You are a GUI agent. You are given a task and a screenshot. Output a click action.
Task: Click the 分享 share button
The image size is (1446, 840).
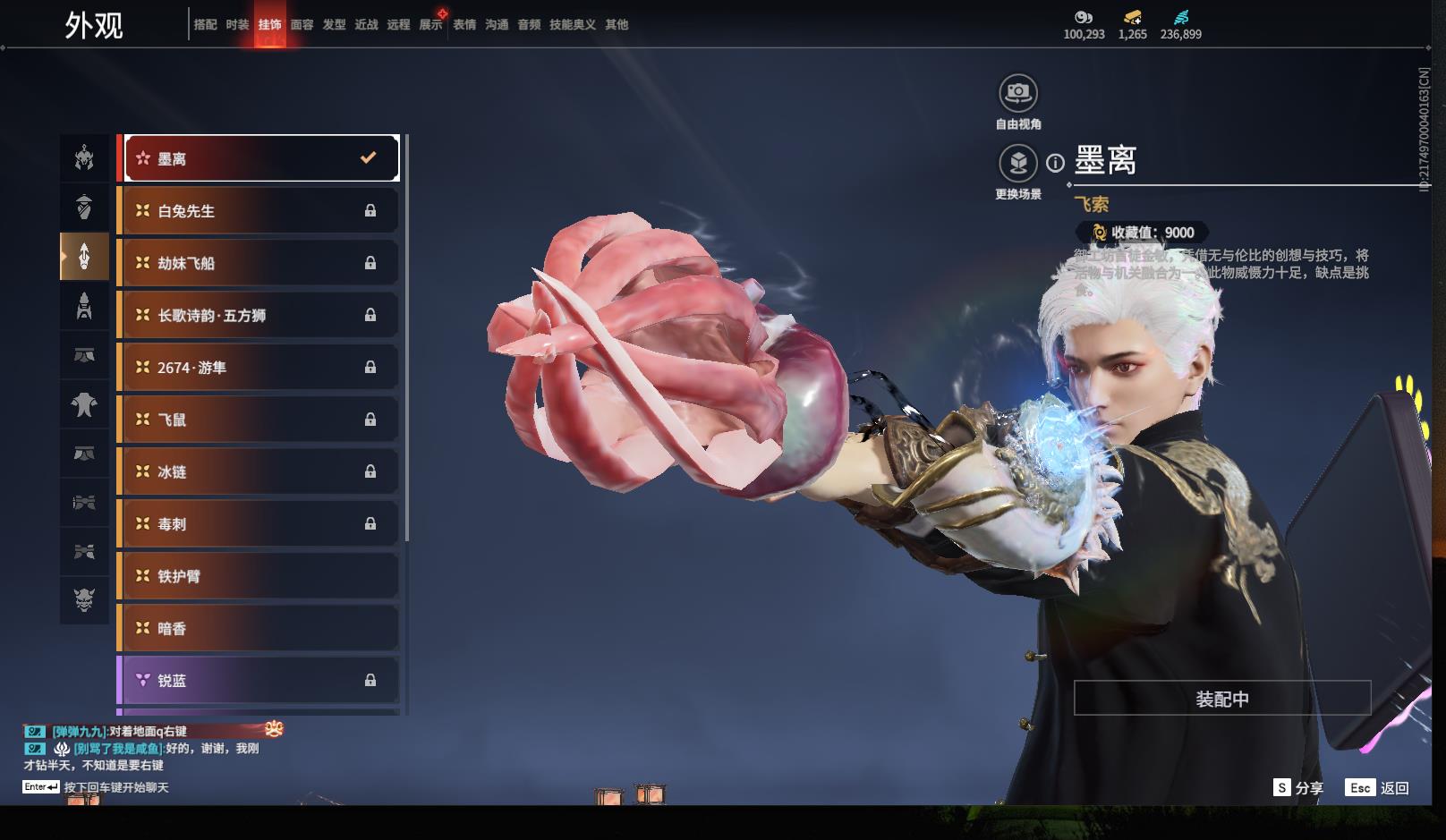[1298, 788]
